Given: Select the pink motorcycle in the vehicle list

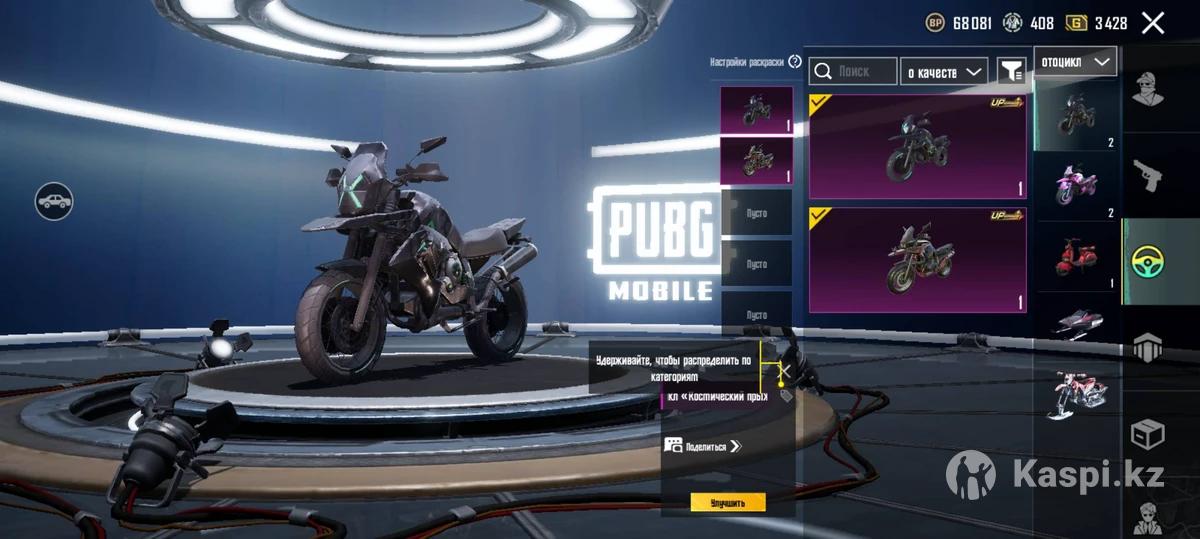Looking at the screenshot, I should tap(1077, 184).
